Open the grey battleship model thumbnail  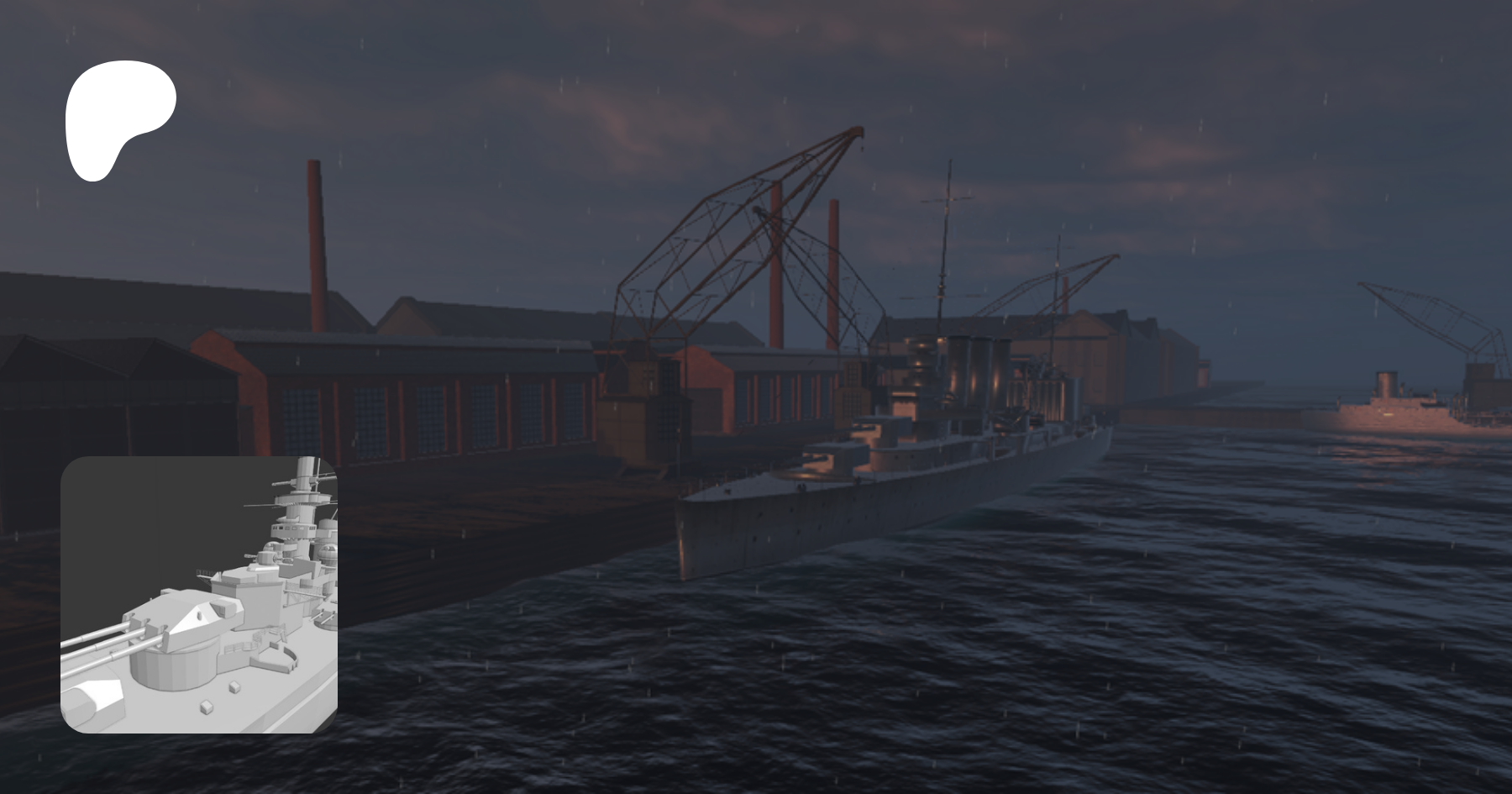[x=199, y=595]
